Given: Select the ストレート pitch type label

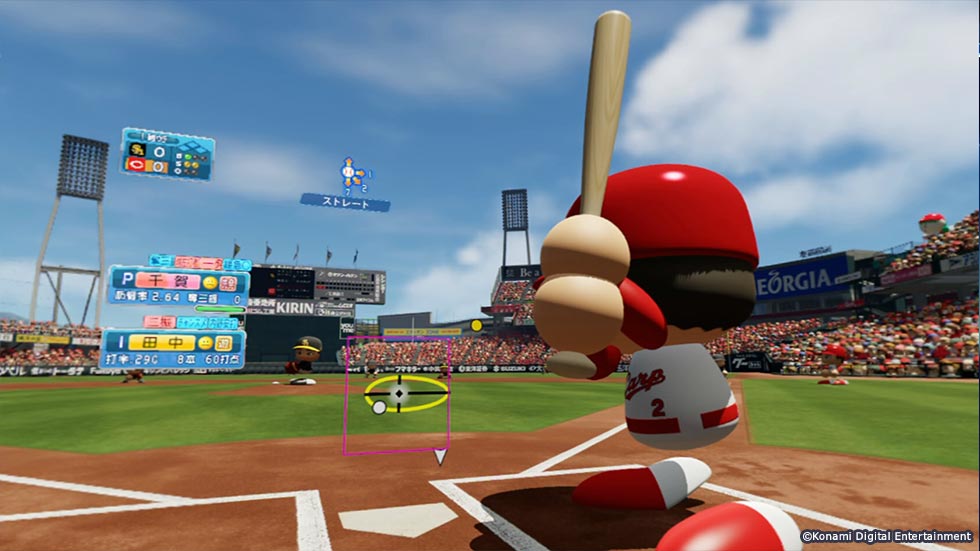Looking at the screenshot, I should coord(345,202).
